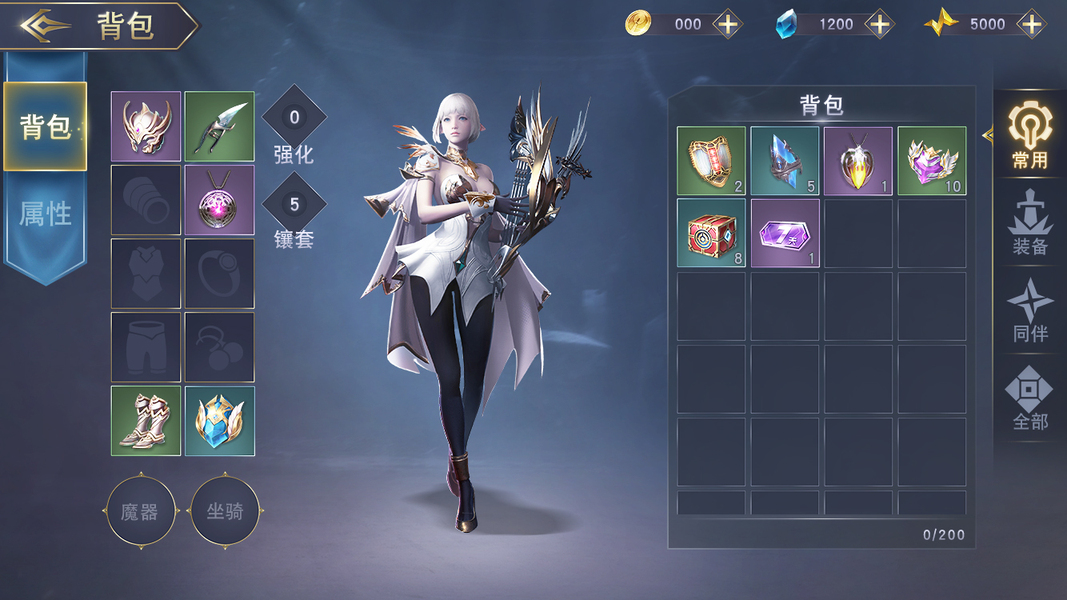Viewport: 1067px width, 600px height.
Task: Select the purple 7-day ticket item
Action: tap(785, 233)
